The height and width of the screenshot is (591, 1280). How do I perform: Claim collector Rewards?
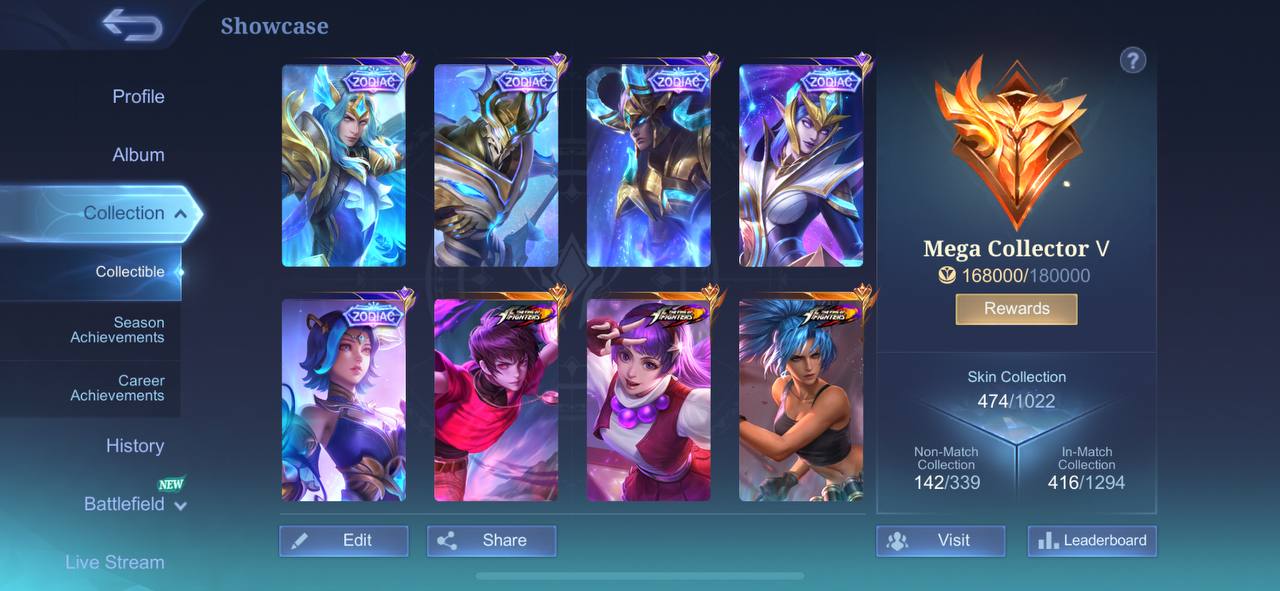click(x=1016, y=309)
